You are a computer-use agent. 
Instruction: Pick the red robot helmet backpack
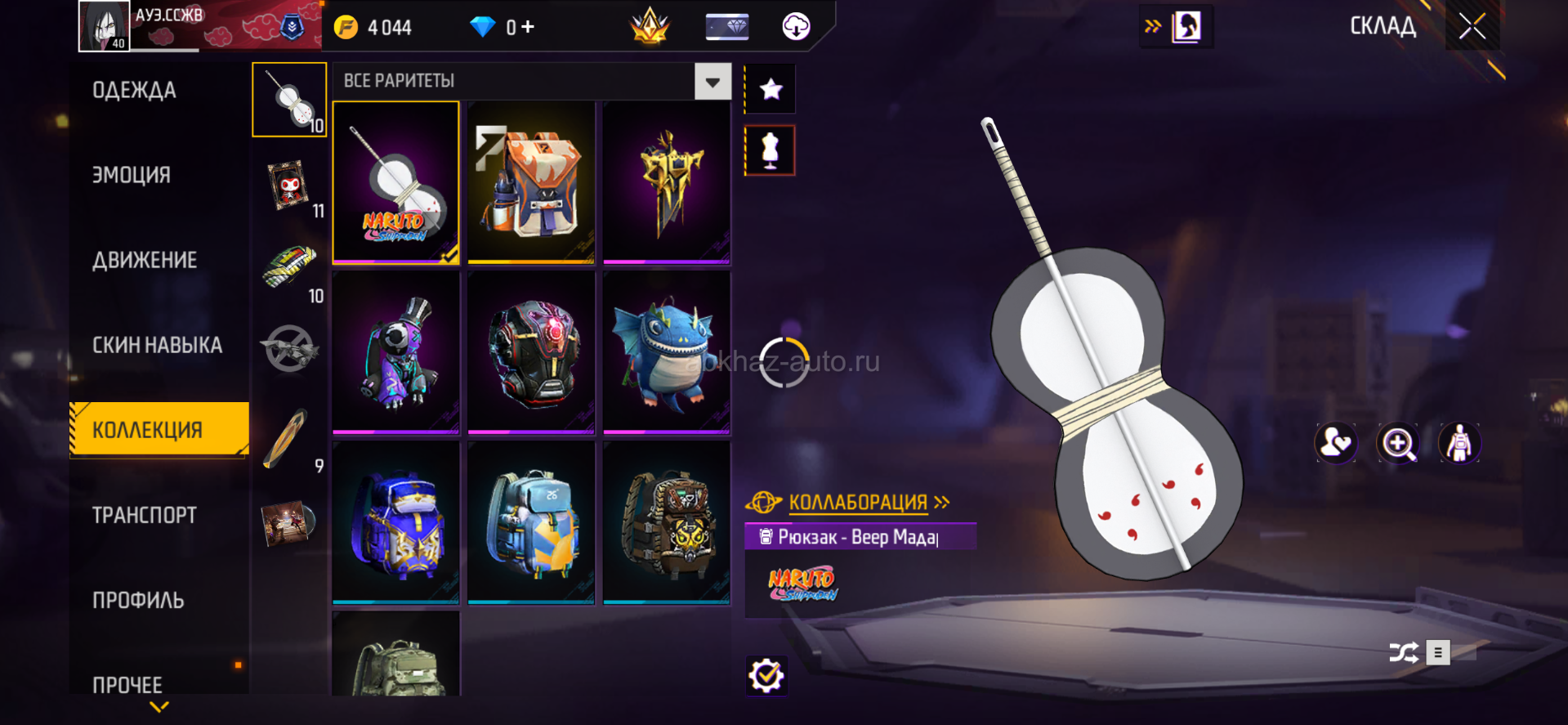pyautogui.click(x=531, y=352)
